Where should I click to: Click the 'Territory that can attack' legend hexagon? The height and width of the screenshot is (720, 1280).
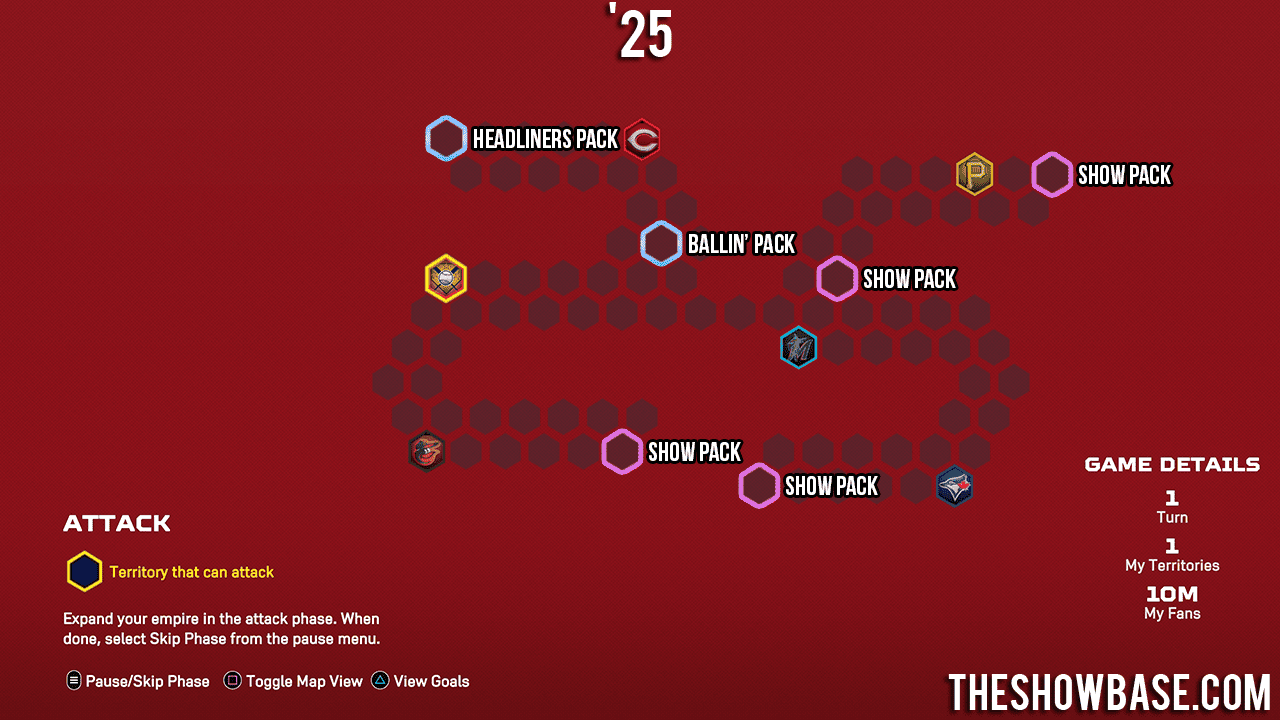[84, 571]
